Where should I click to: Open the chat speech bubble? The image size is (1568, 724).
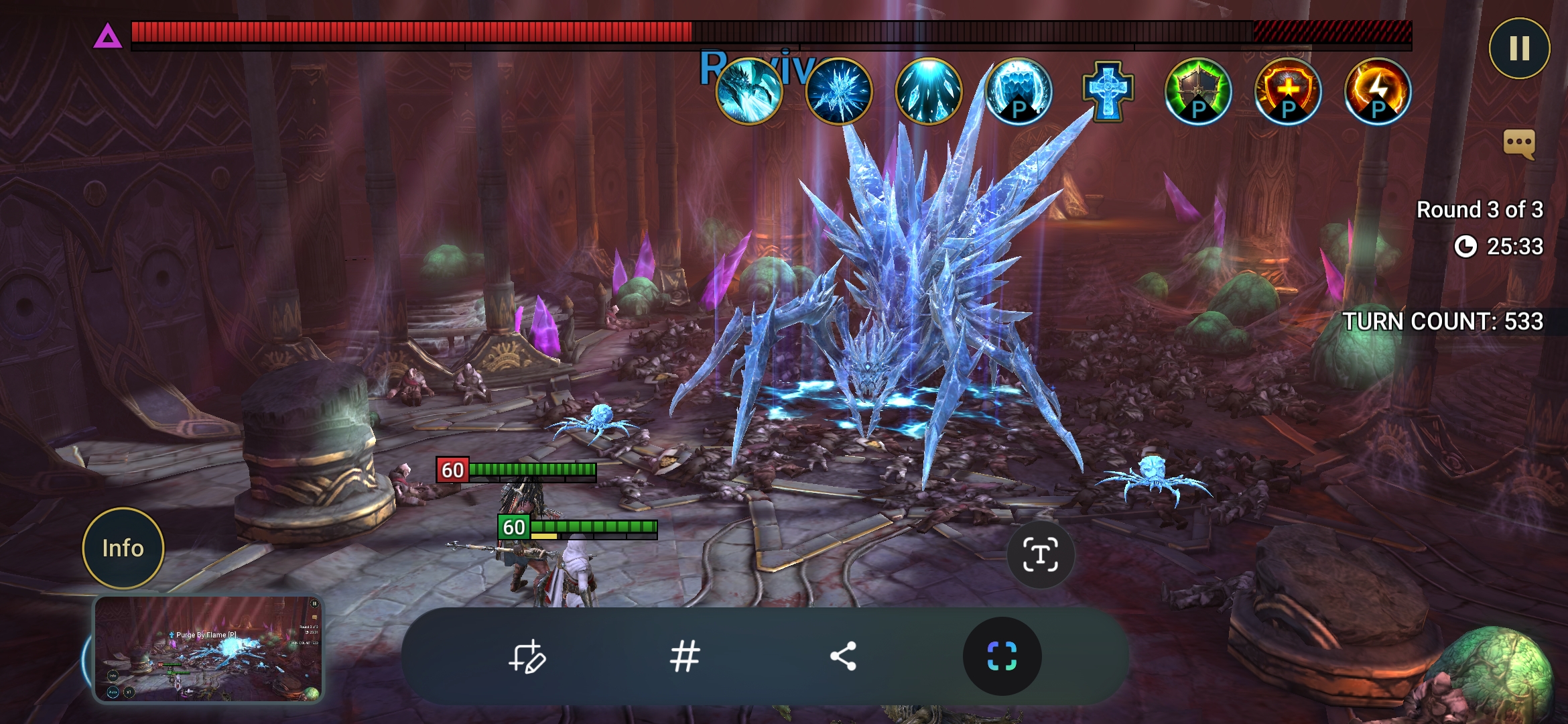pyautogui.click(x=1519, y=143)
